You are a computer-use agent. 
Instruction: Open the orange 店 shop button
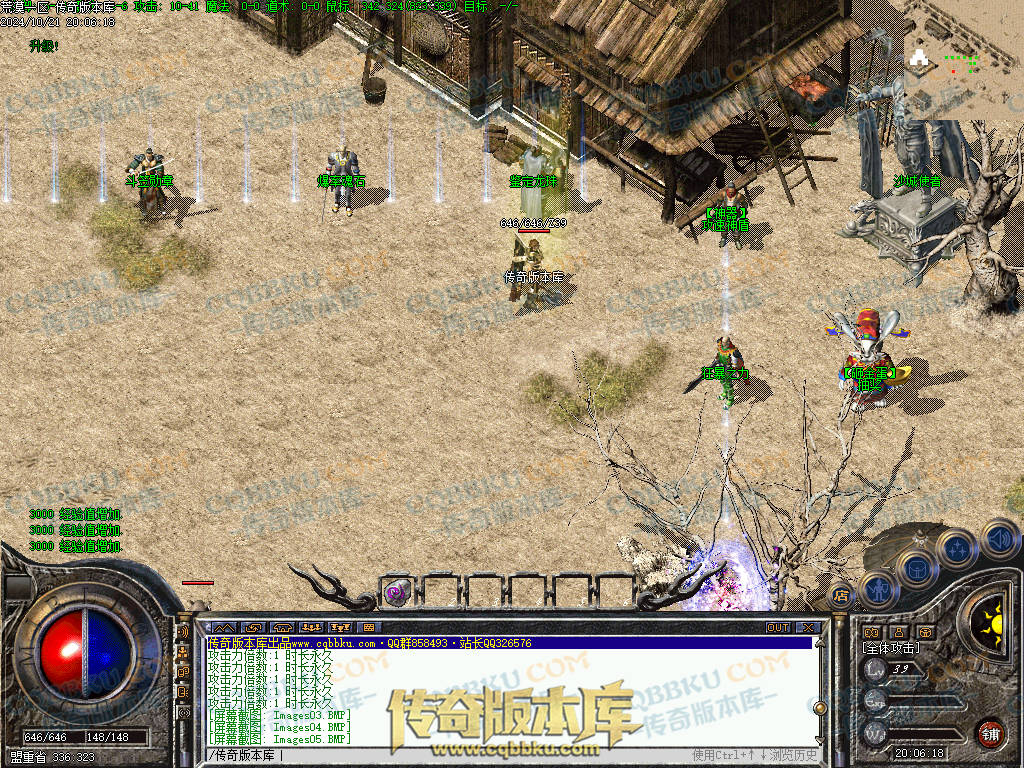point(841,596)
